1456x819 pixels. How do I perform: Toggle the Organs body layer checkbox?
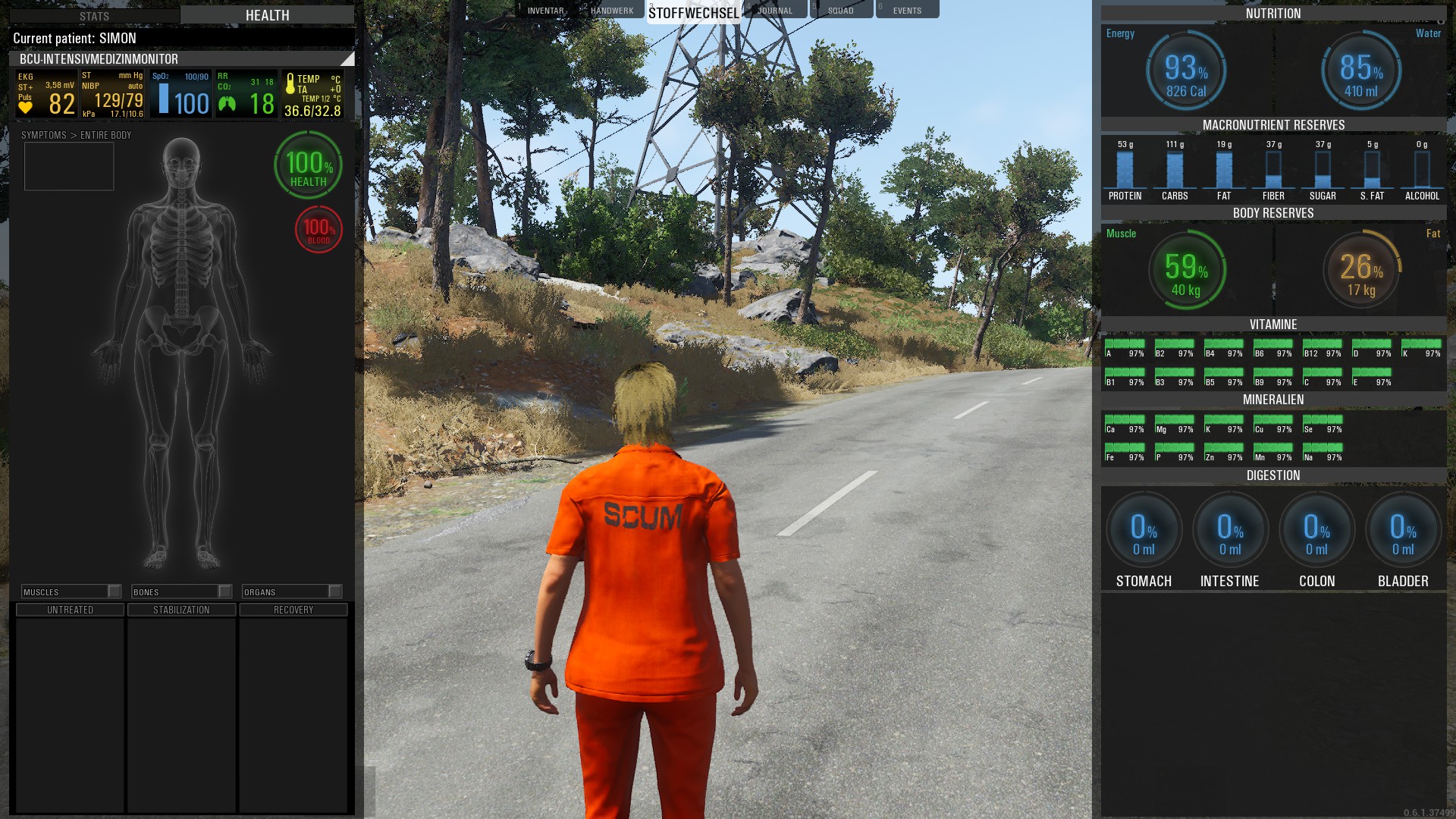(335, 591)
